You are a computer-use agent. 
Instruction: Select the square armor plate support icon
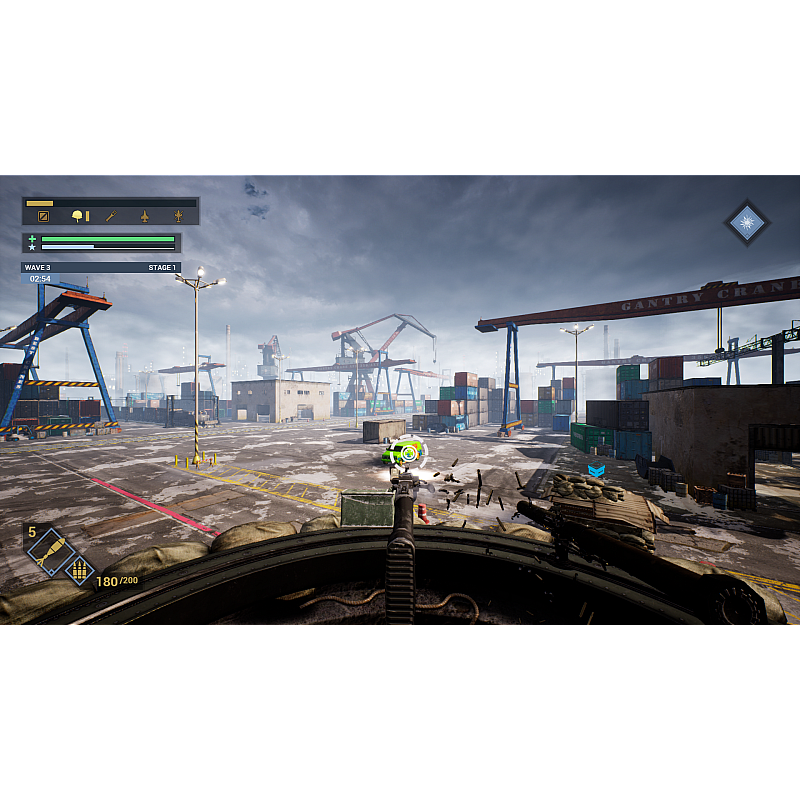coord(44,216)
